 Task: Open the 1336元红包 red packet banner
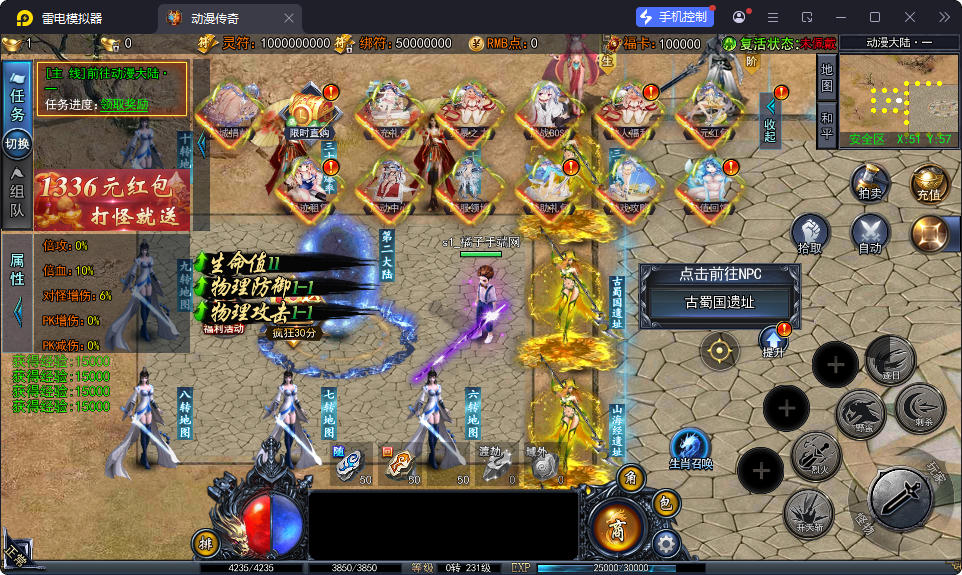[111, 200]
